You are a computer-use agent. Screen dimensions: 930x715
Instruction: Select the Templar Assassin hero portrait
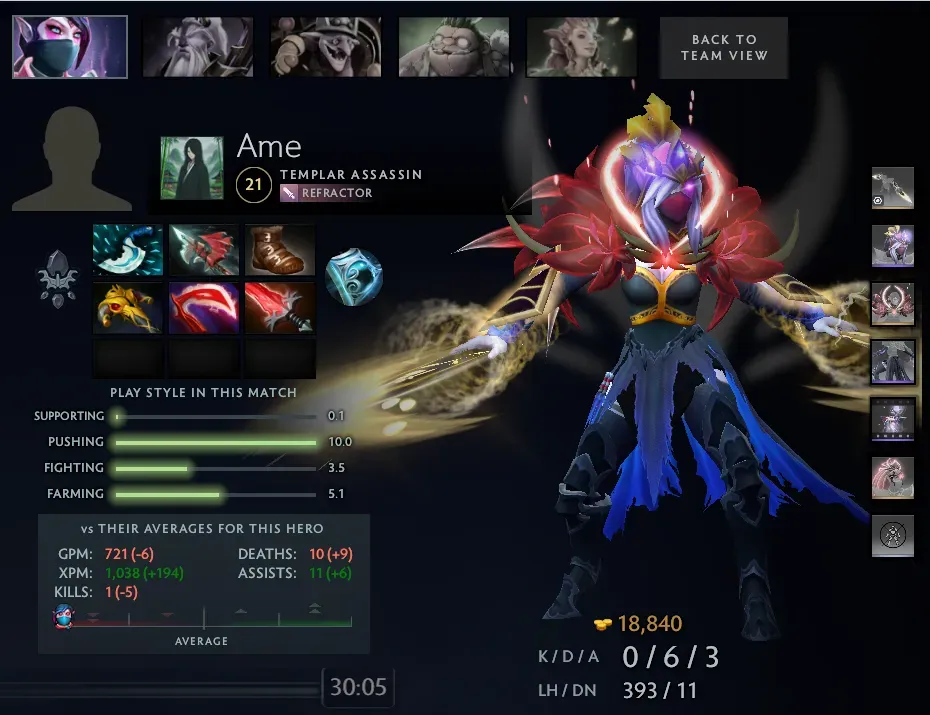tap(70, 47)
